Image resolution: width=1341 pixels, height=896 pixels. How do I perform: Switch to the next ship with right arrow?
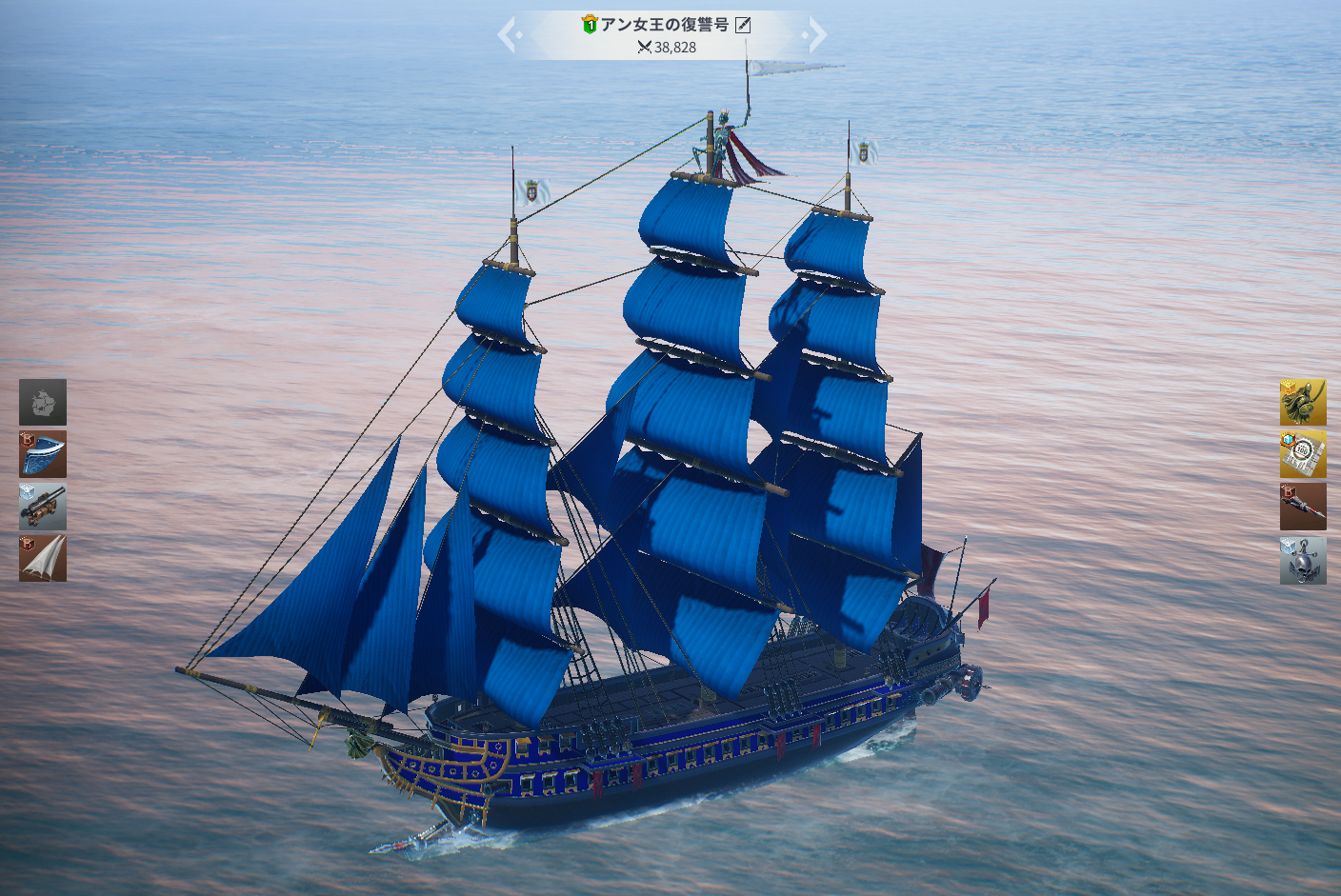pyautogui.click(x=815, y=35)
